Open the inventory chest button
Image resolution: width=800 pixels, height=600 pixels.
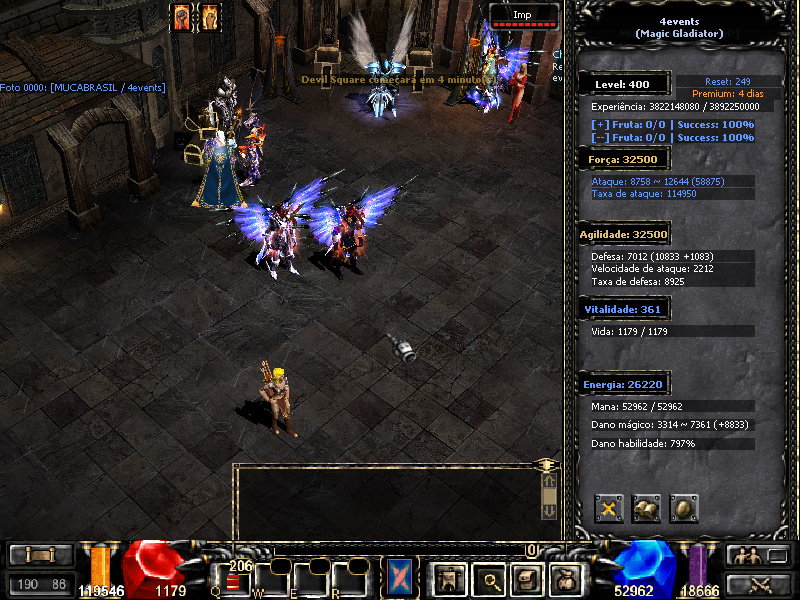[x=527, y=577]
